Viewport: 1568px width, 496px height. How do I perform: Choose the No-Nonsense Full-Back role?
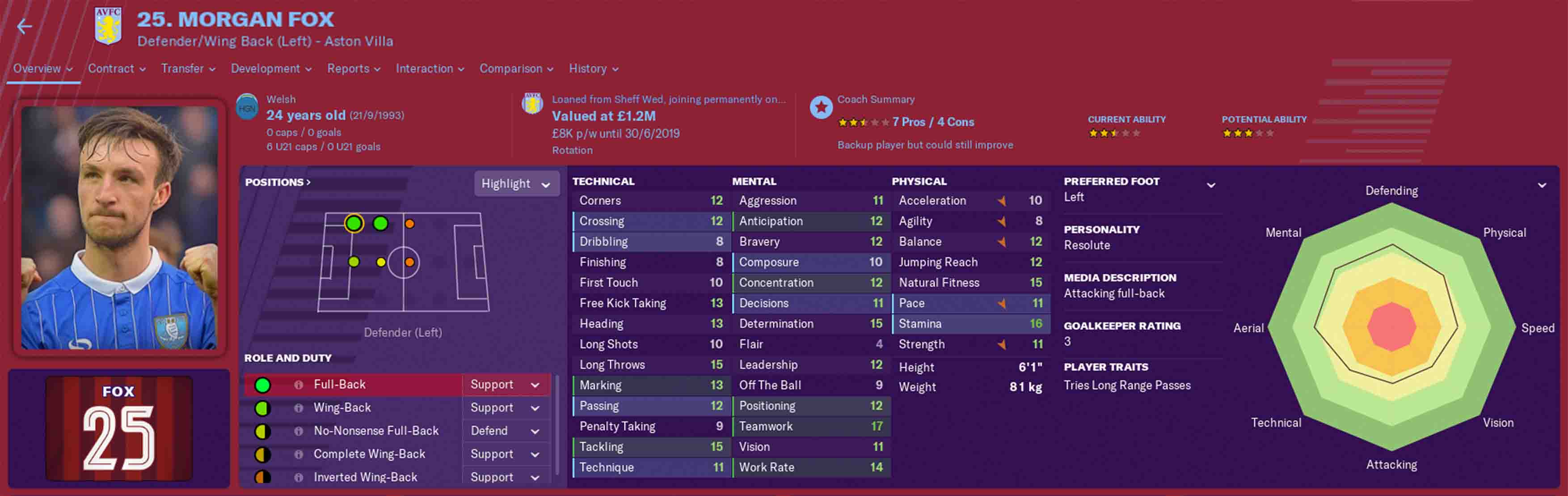[x=375, y=431]
